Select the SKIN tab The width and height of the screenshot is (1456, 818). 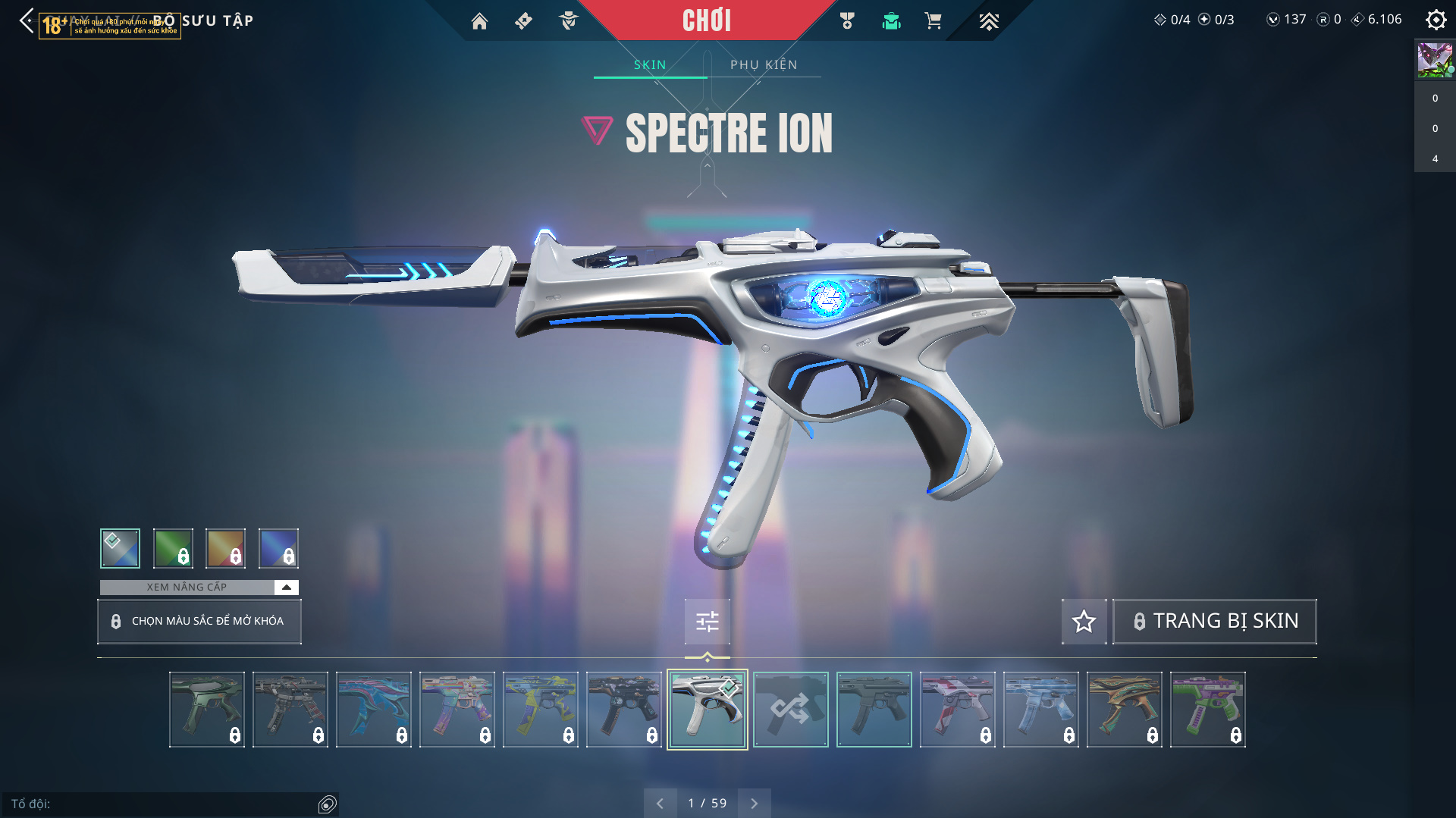[650, 65]
